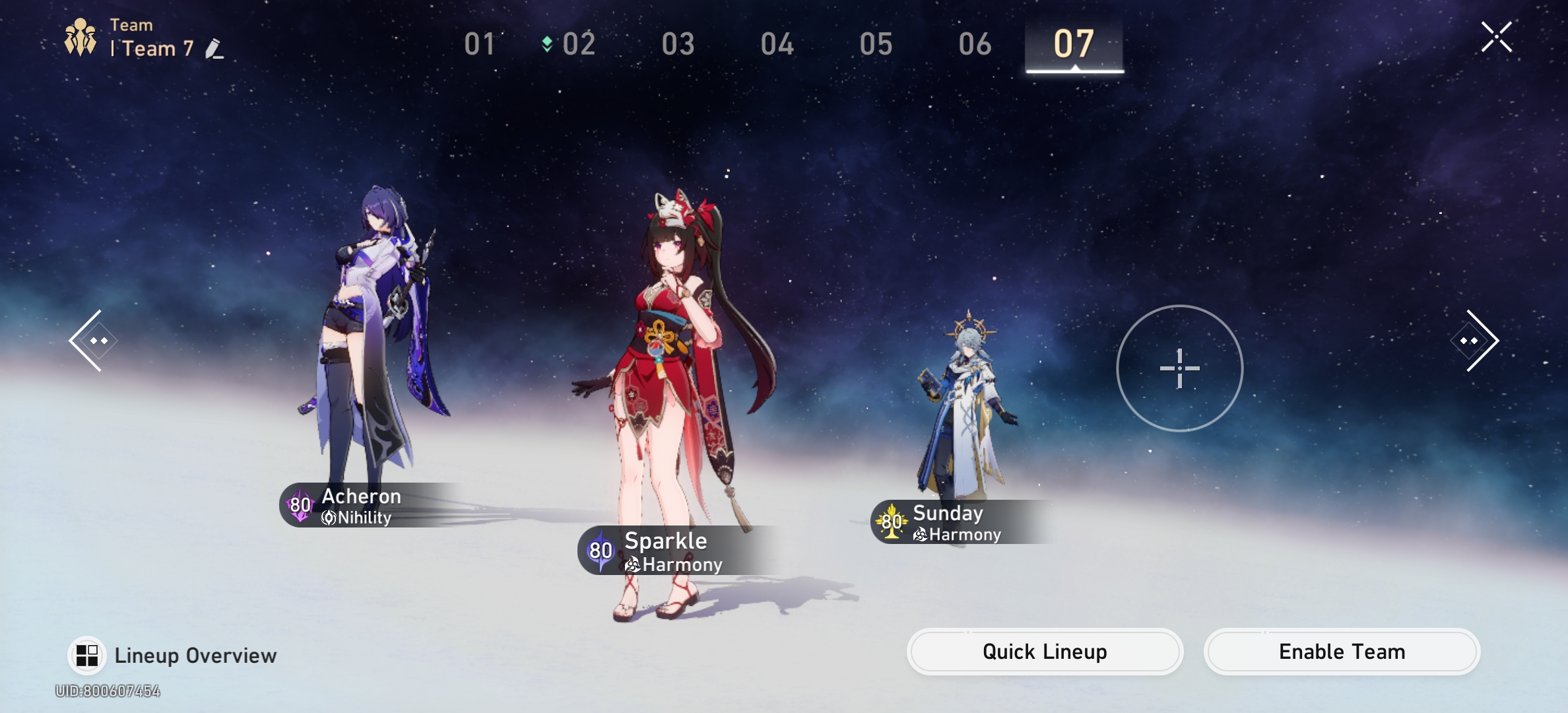Select team tab 05

tap(876, 44)
